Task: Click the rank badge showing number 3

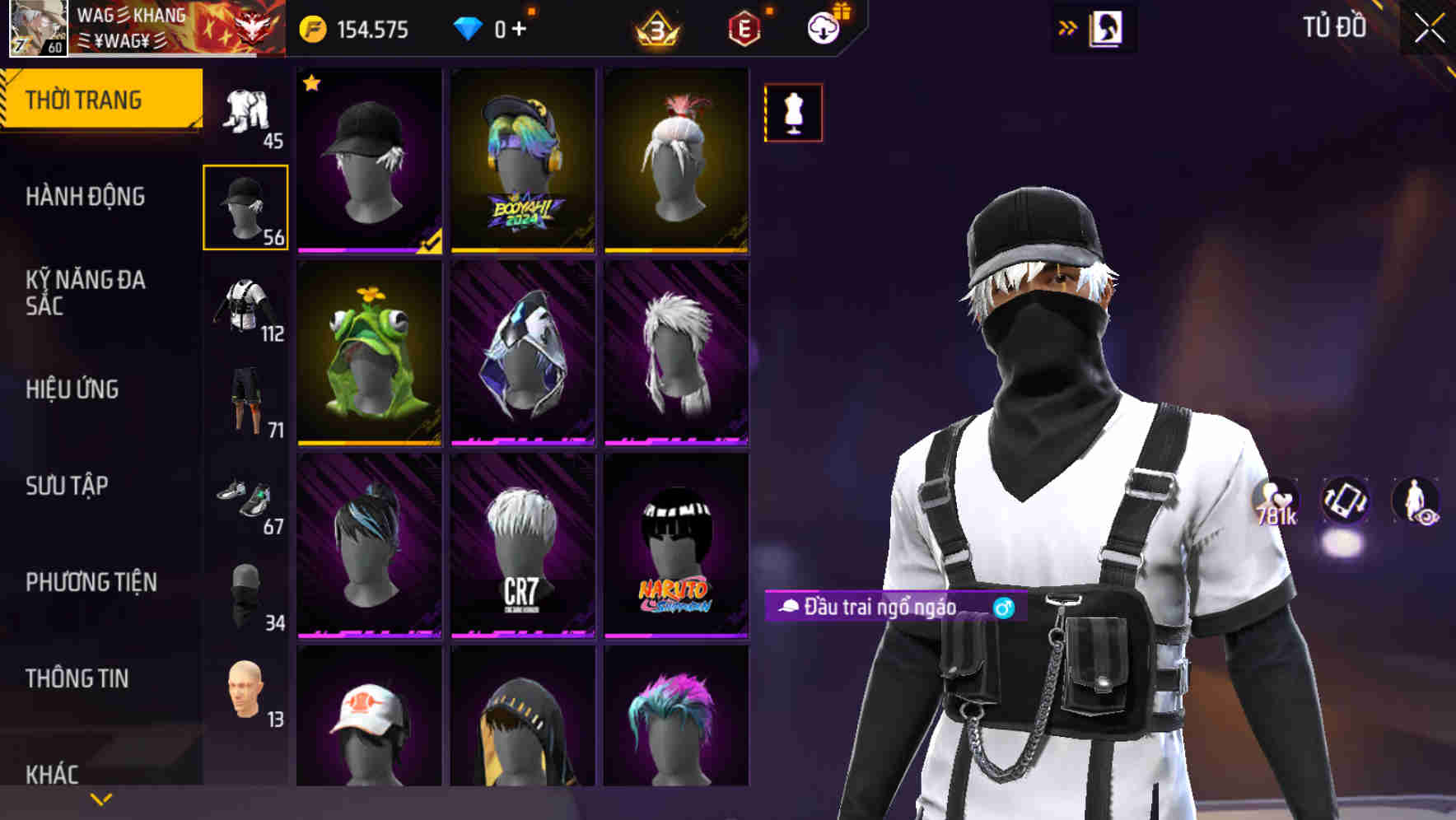Action: click(x=656, y=27)
